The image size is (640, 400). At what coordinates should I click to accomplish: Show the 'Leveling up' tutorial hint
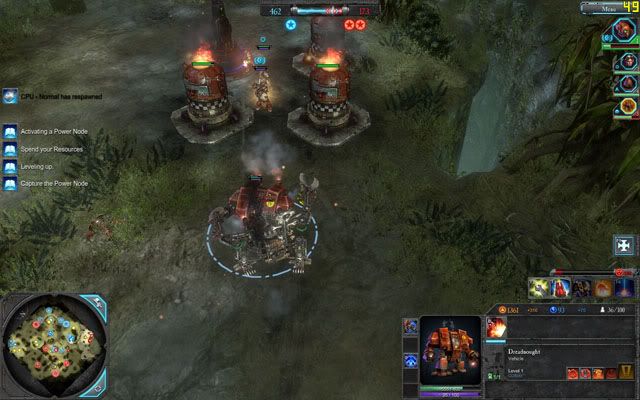[x=10, y=166]
